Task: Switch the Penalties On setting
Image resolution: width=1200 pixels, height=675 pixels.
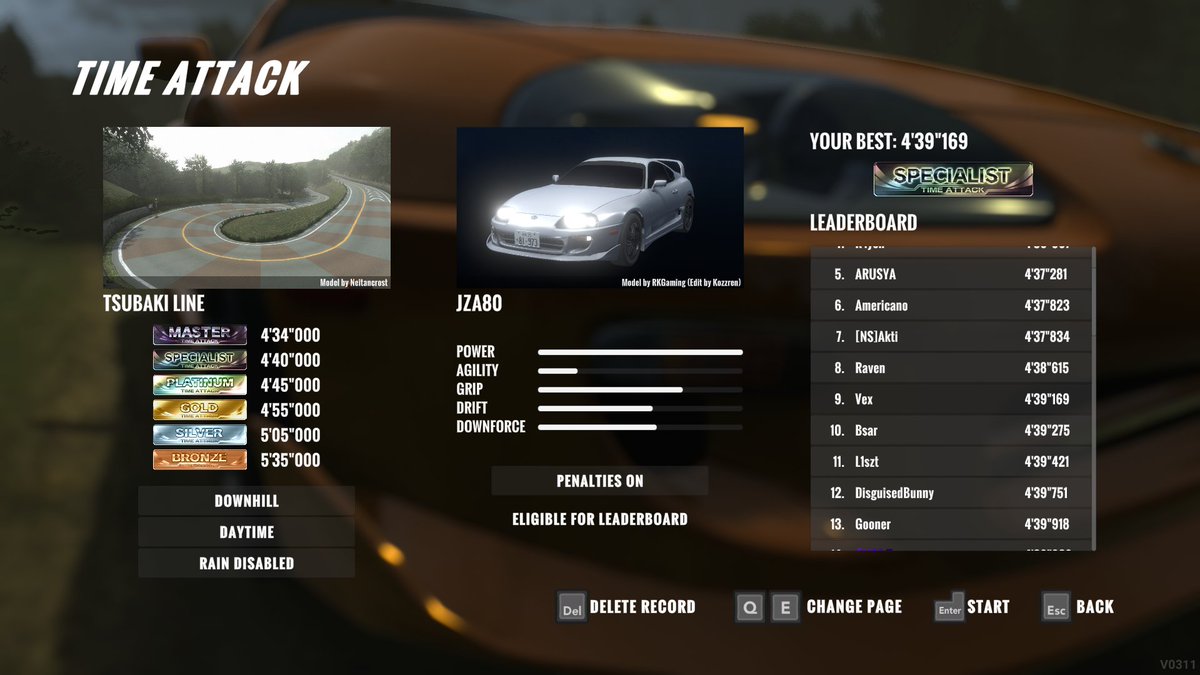Action: pyautogui.click(x=599, y=481)
